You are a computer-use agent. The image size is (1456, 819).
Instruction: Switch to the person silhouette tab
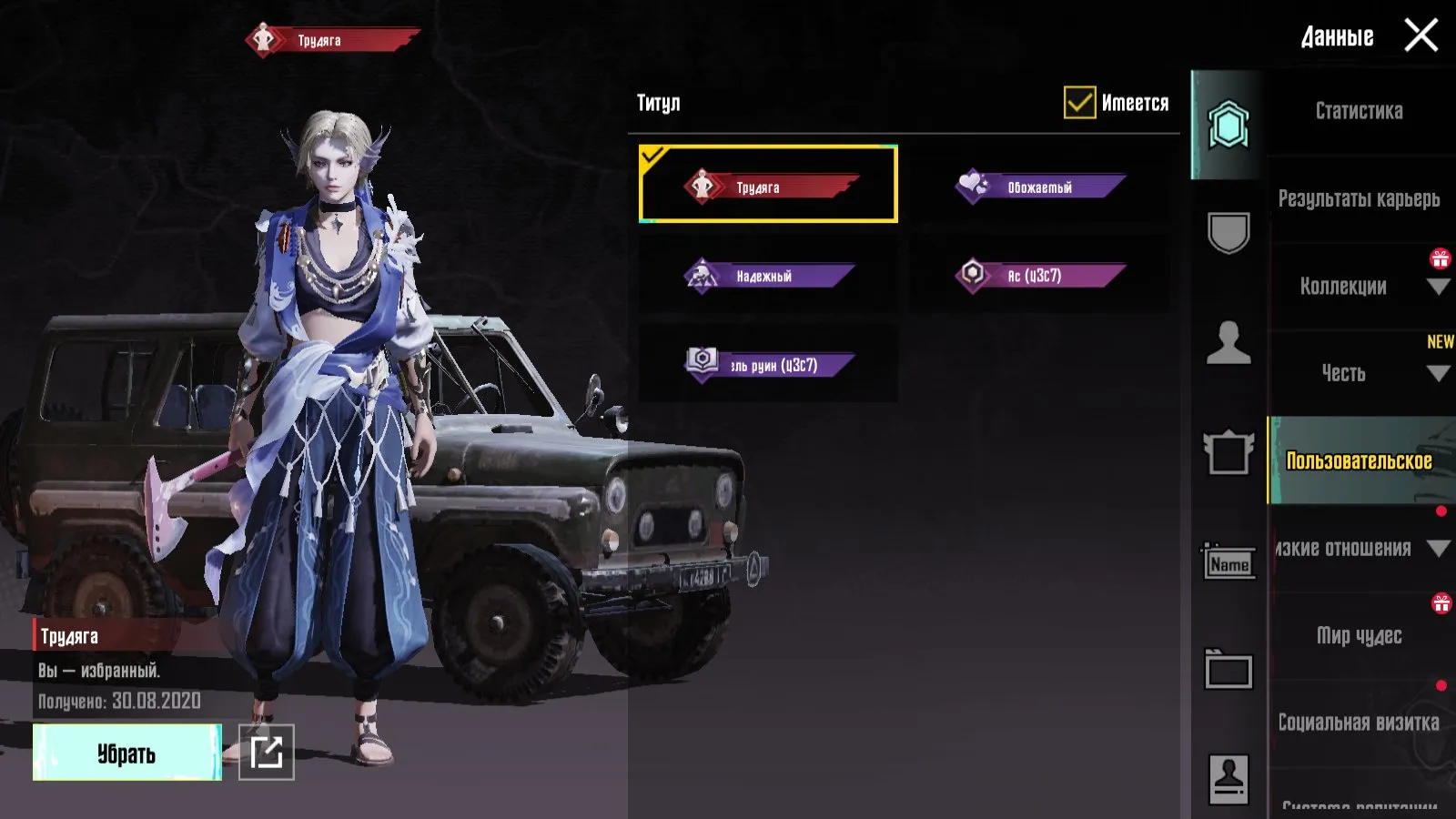tap(1228, 343)
